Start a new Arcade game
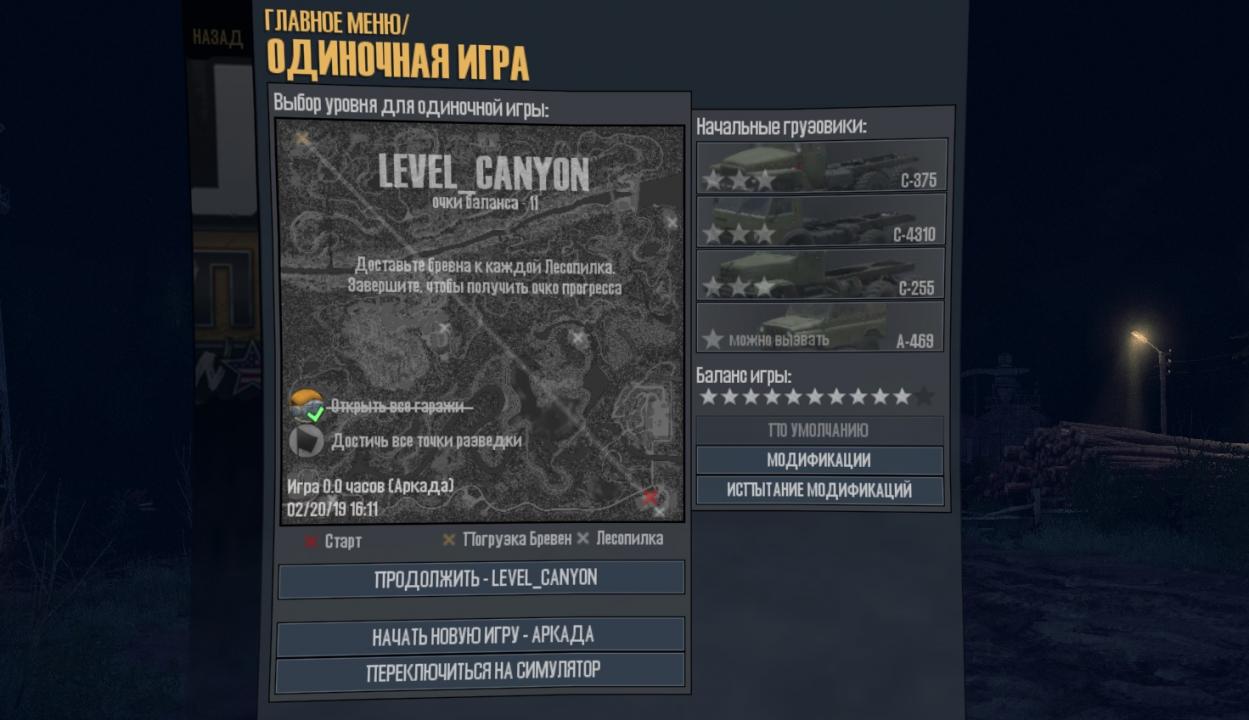Screen dimensions: 1249x720 pos(481,636)
